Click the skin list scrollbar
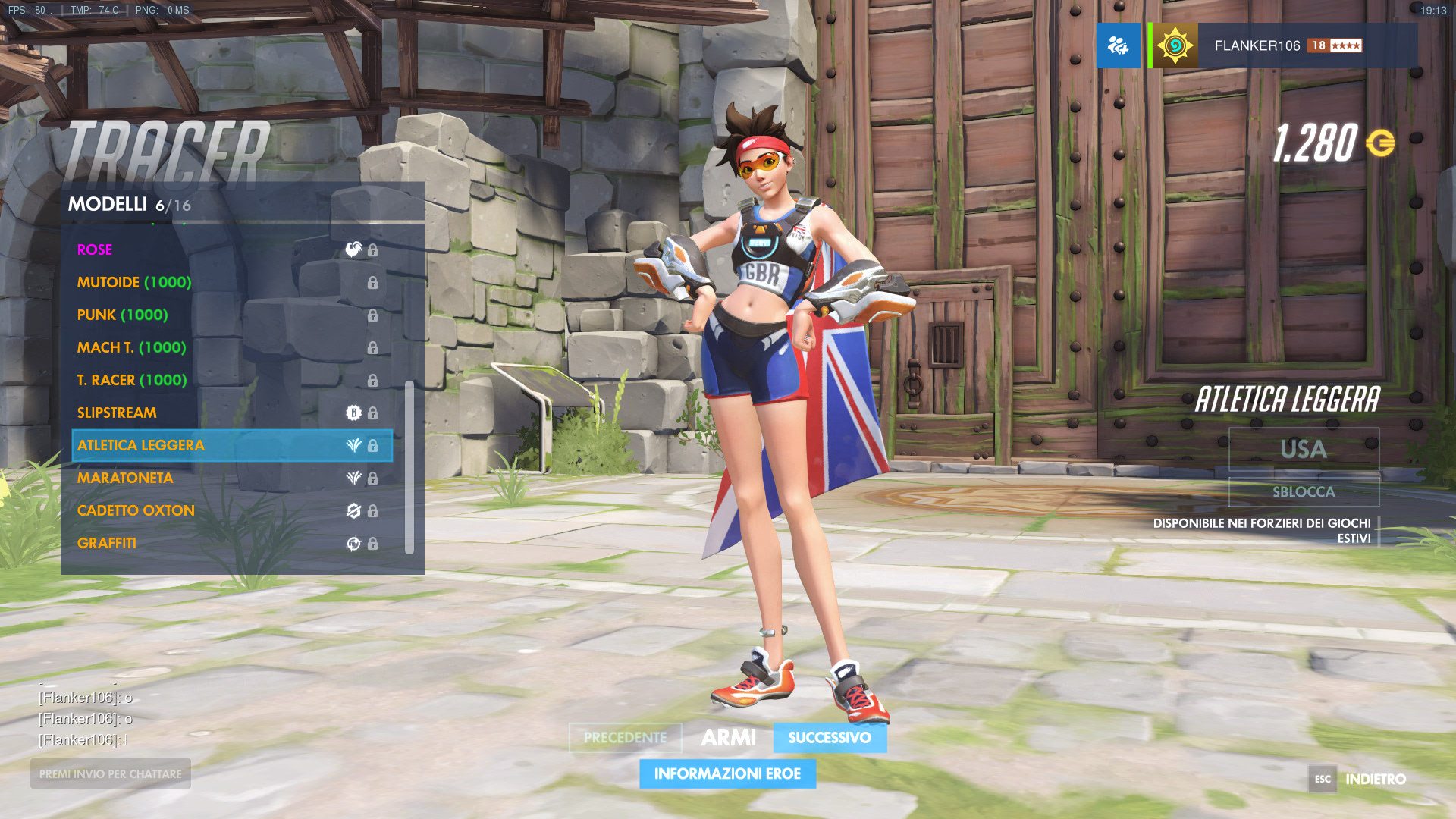Screen dimensions: 1456x819 (409, 467)
